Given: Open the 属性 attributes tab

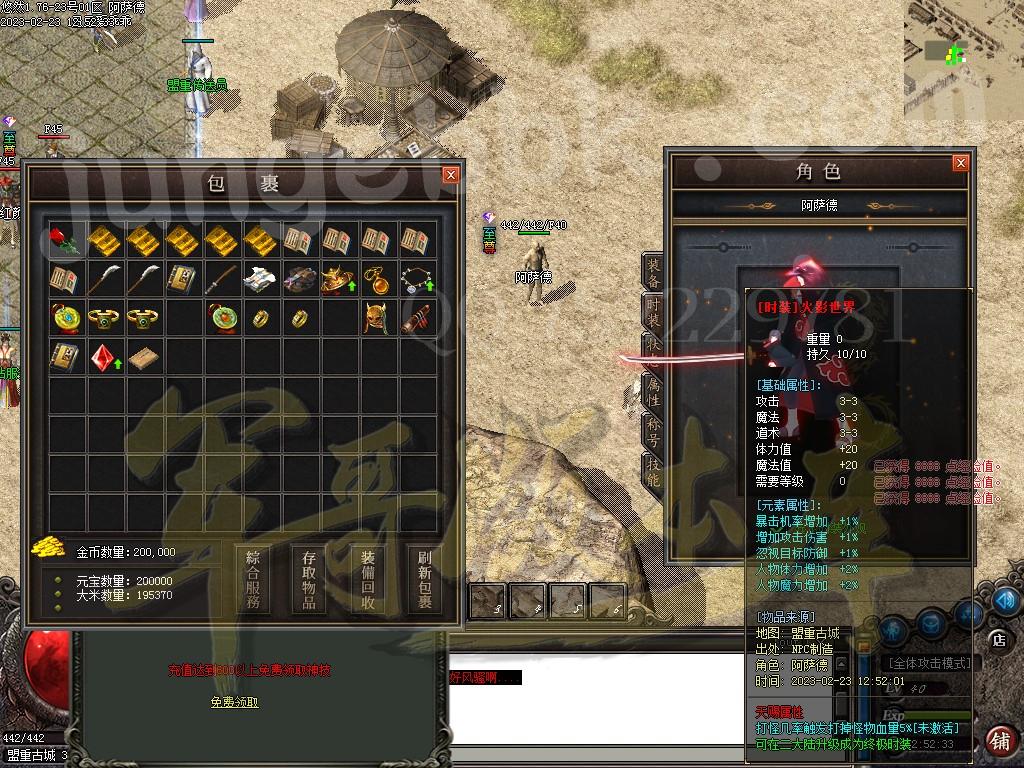Looking at the screenshot, I should (x=653, y=392).
